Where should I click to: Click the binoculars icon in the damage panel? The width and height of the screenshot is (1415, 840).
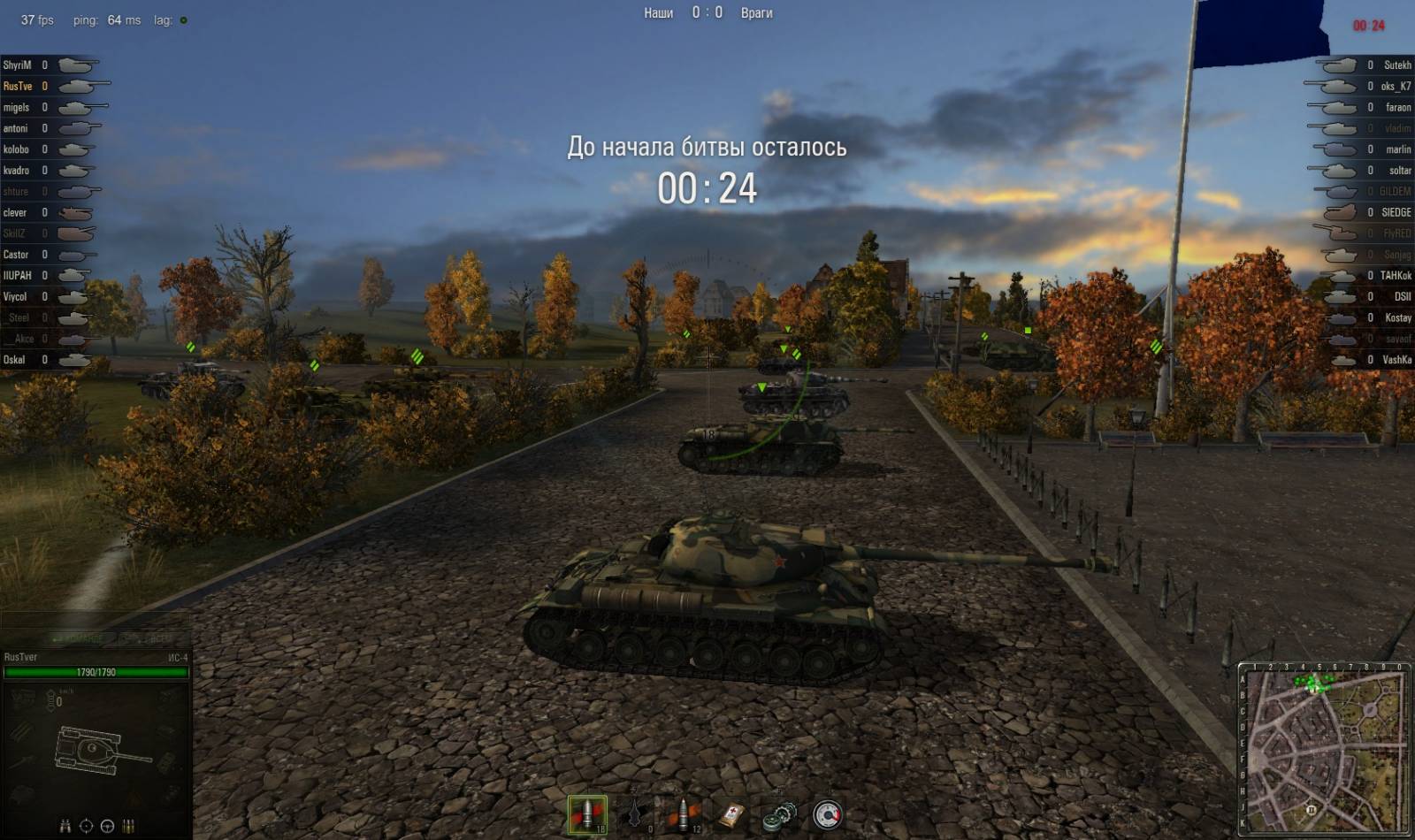[65, 826]
